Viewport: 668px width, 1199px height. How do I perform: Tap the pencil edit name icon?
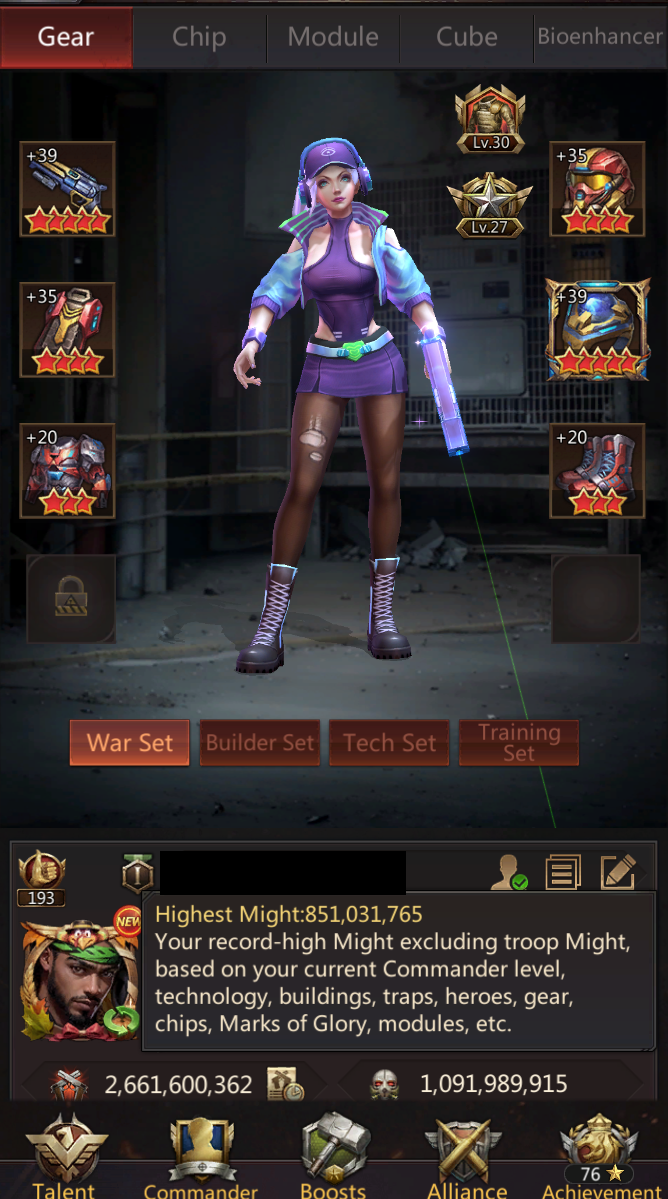click(617, 872)
